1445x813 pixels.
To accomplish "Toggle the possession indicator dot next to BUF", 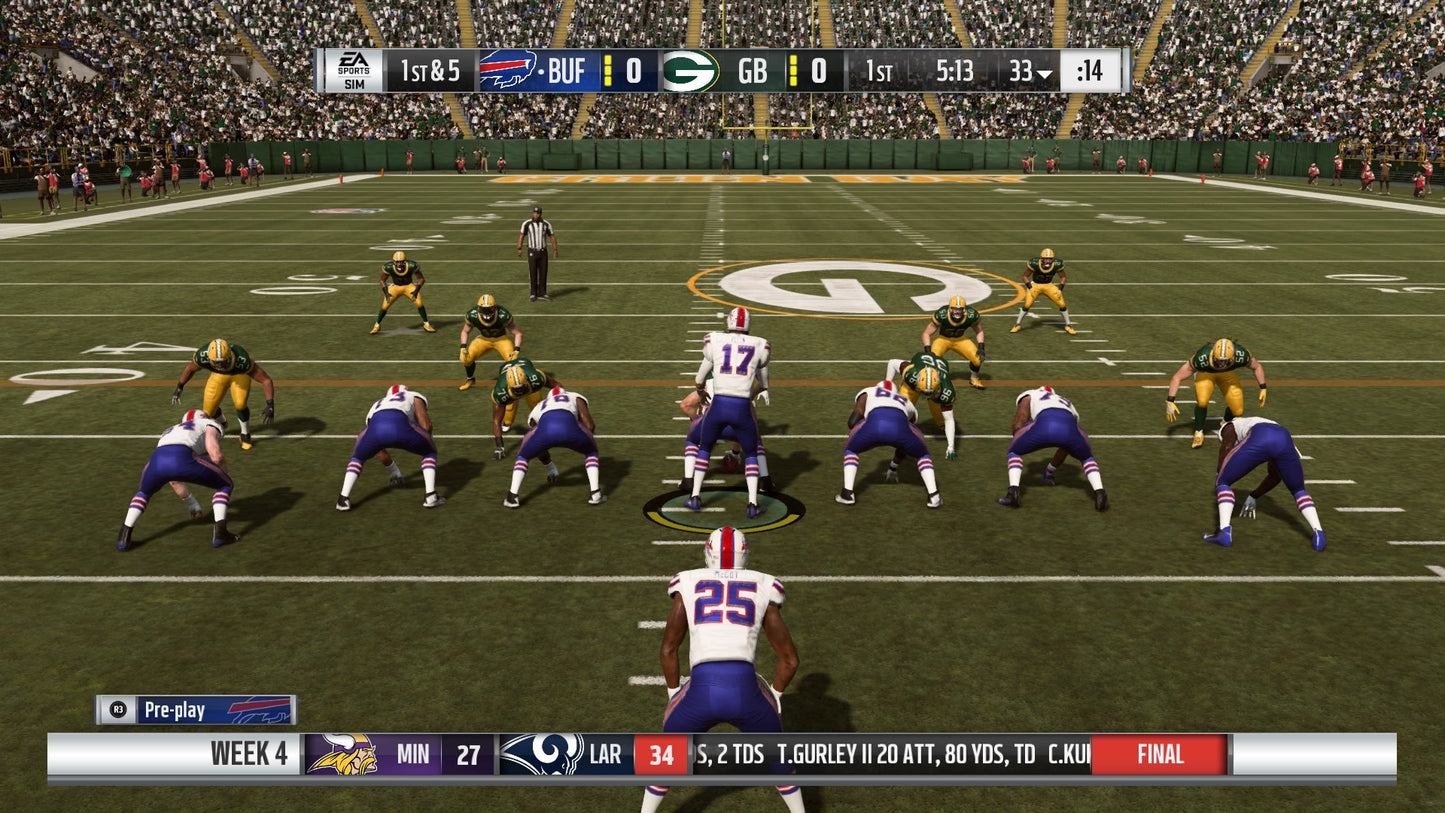I will [542, 71].
